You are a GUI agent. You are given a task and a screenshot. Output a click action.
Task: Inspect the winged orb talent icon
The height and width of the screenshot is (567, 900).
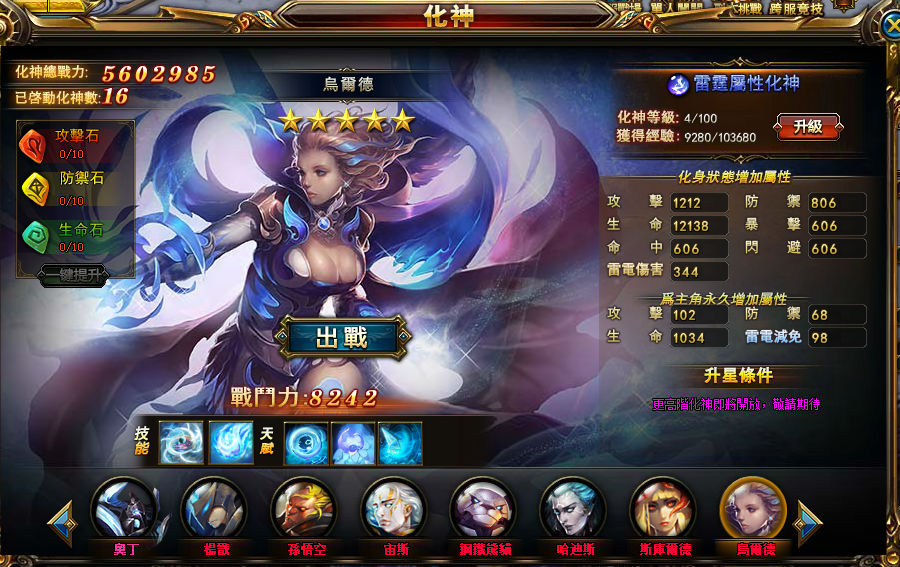pyautogui.click(x=353, y=443)
